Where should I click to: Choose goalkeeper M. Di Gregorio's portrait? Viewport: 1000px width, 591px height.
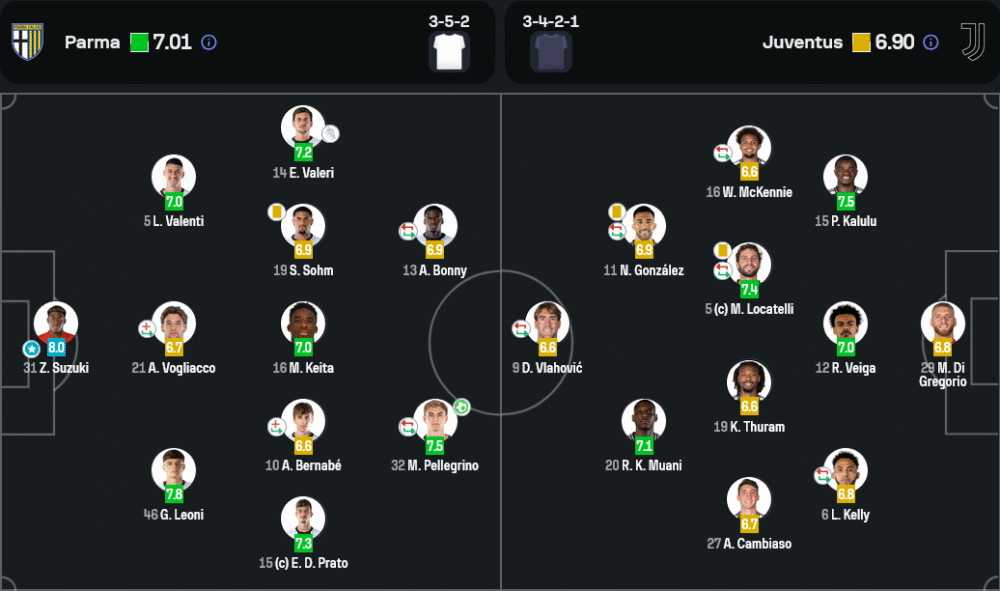pos(943,324)
